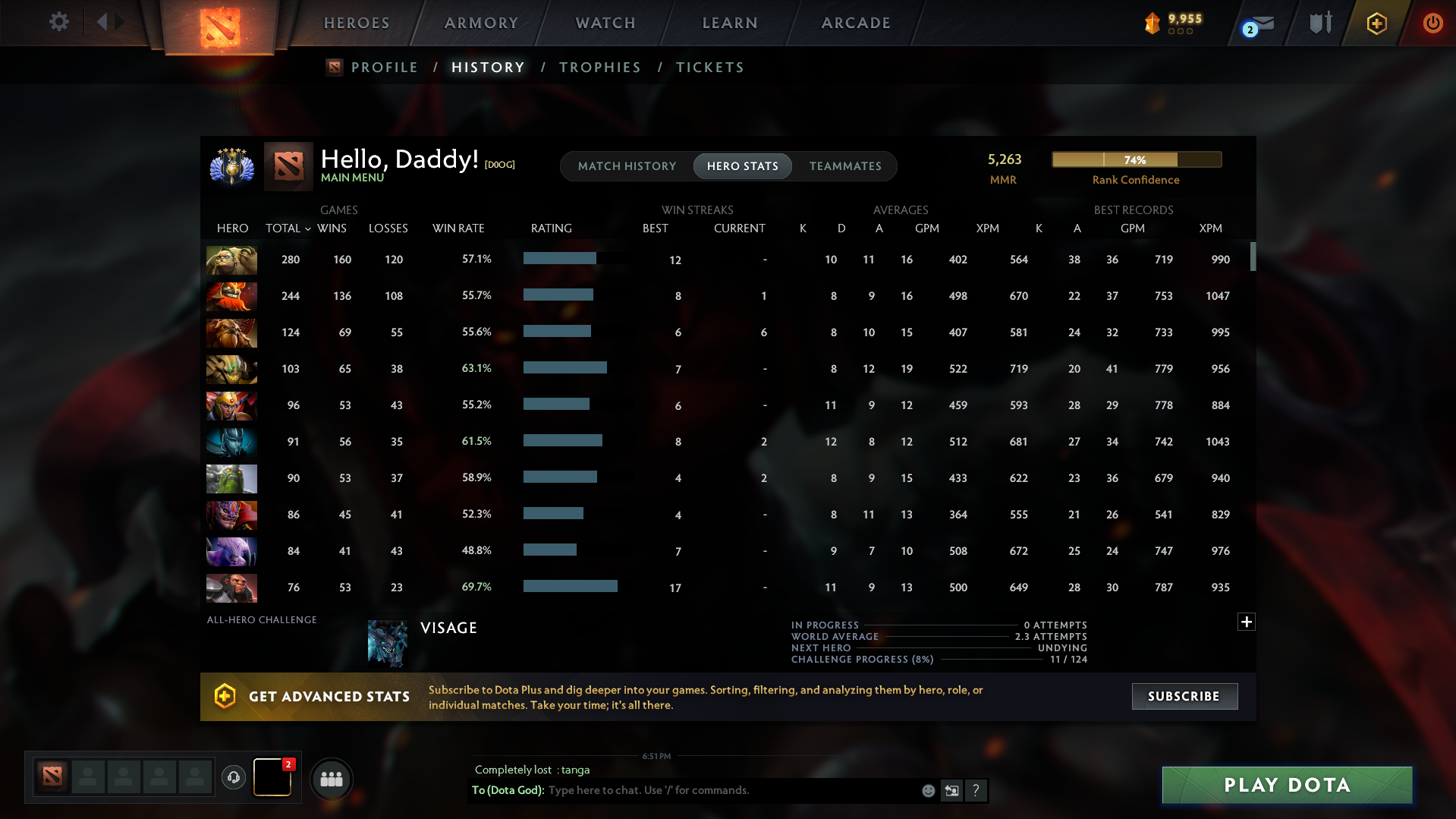The height and width of the screenshot is (819, 1456).
Task: Click the chat-wheel icon beside the chat input
Action: click(x=951, y=790)
